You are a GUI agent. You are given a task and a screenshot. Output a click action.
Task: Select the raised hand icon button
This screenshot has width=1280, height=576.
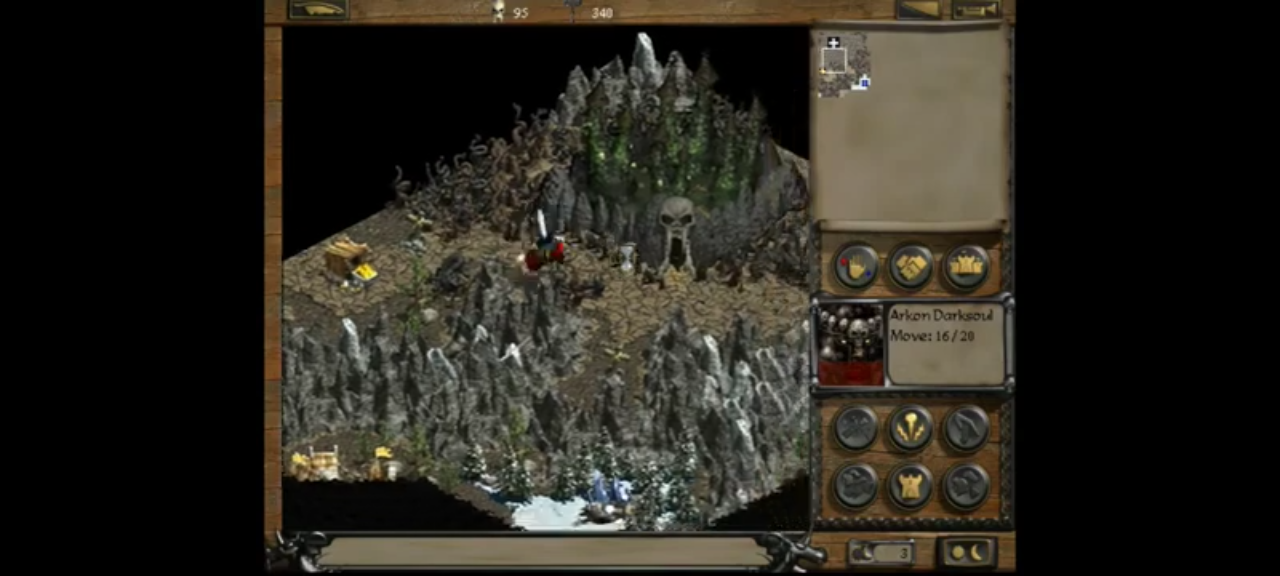857,267
